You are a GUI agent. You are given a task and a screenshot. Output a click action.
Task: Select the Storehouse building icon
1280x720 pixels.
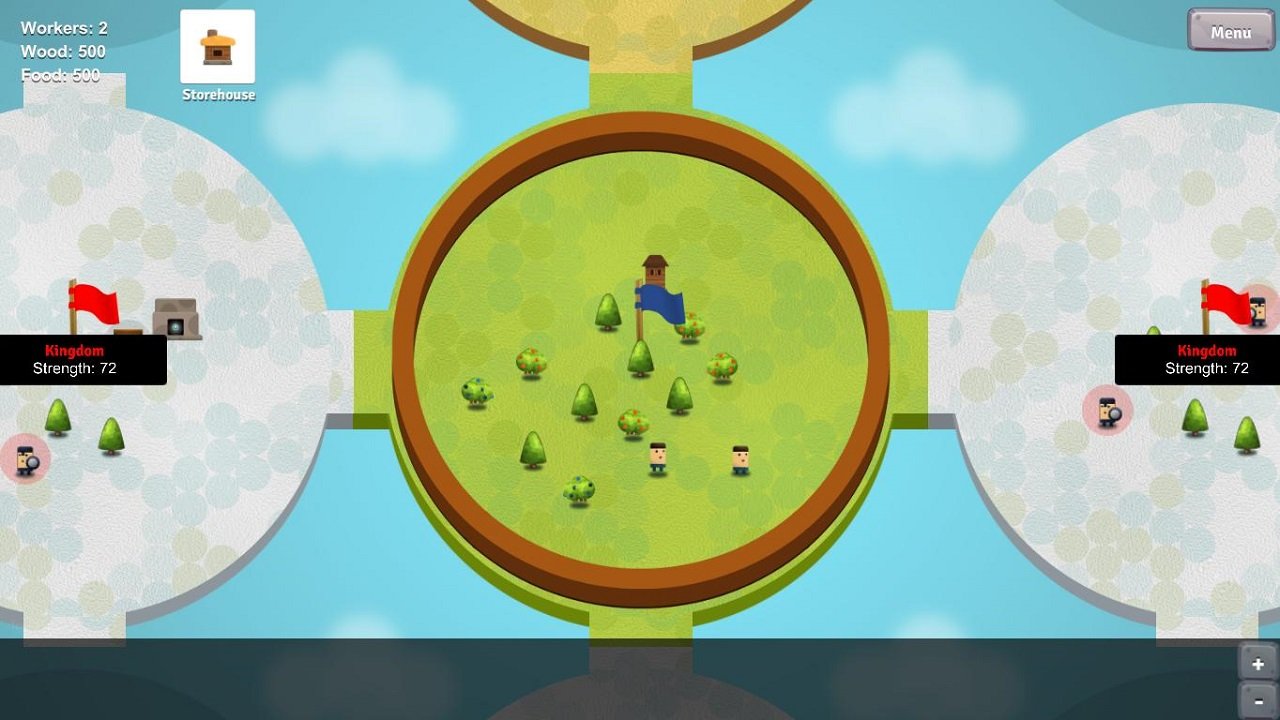pyautogui.click(x=218, y=45)
